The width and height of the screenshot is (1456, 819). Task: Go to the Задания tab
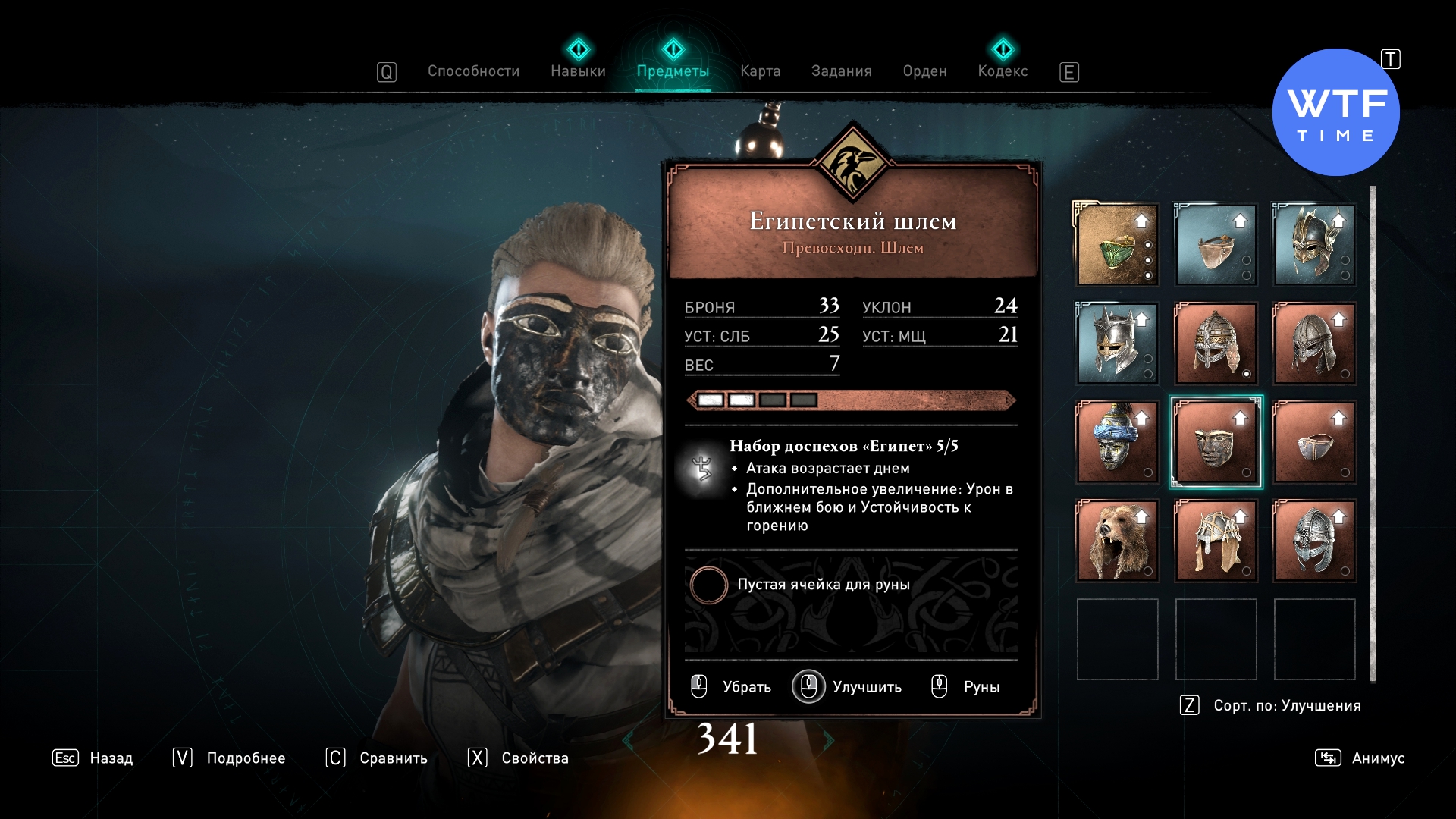[x=841, y=71]
